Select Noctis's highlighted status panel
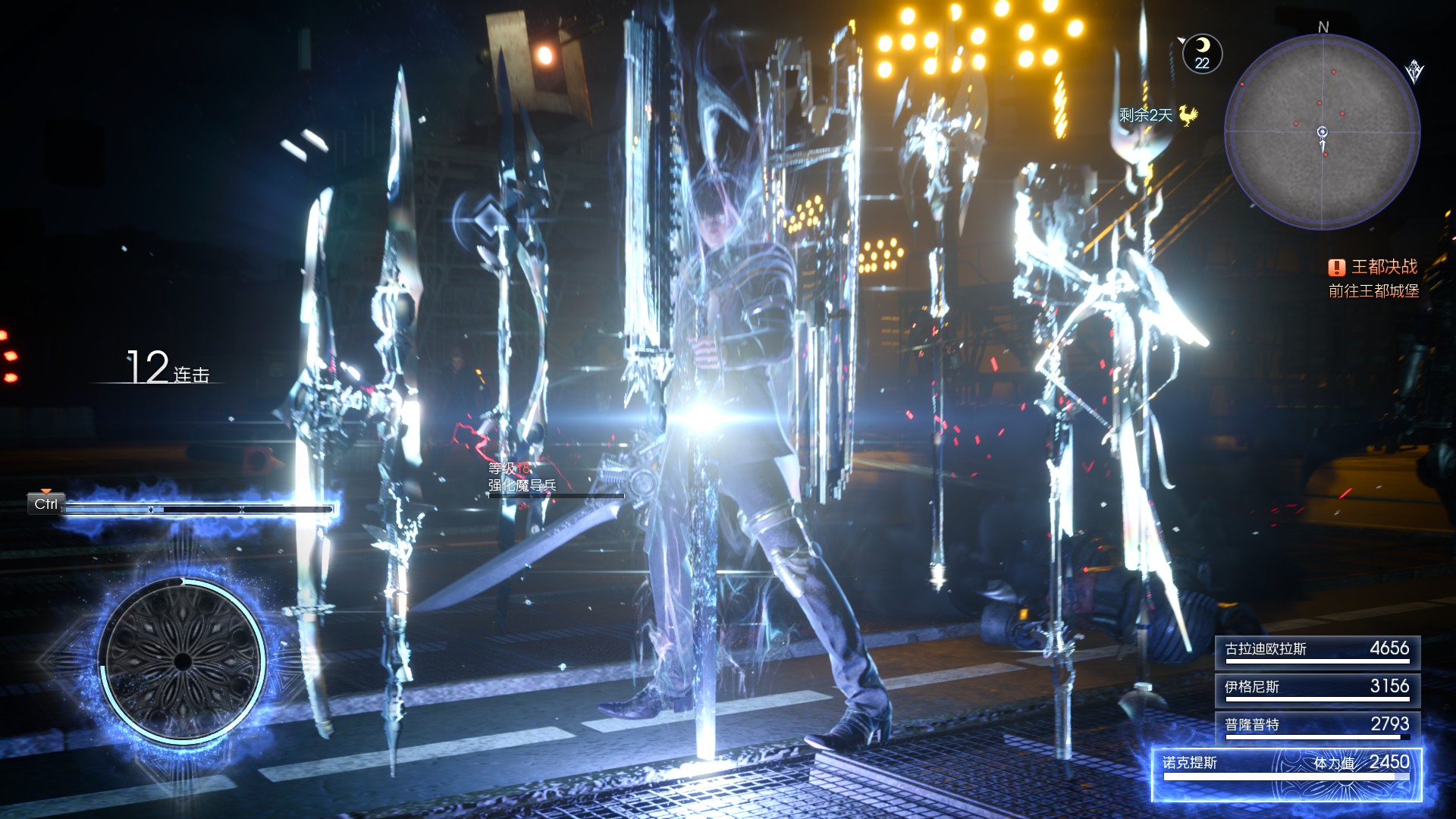1456x819 pixels. 1286,773
